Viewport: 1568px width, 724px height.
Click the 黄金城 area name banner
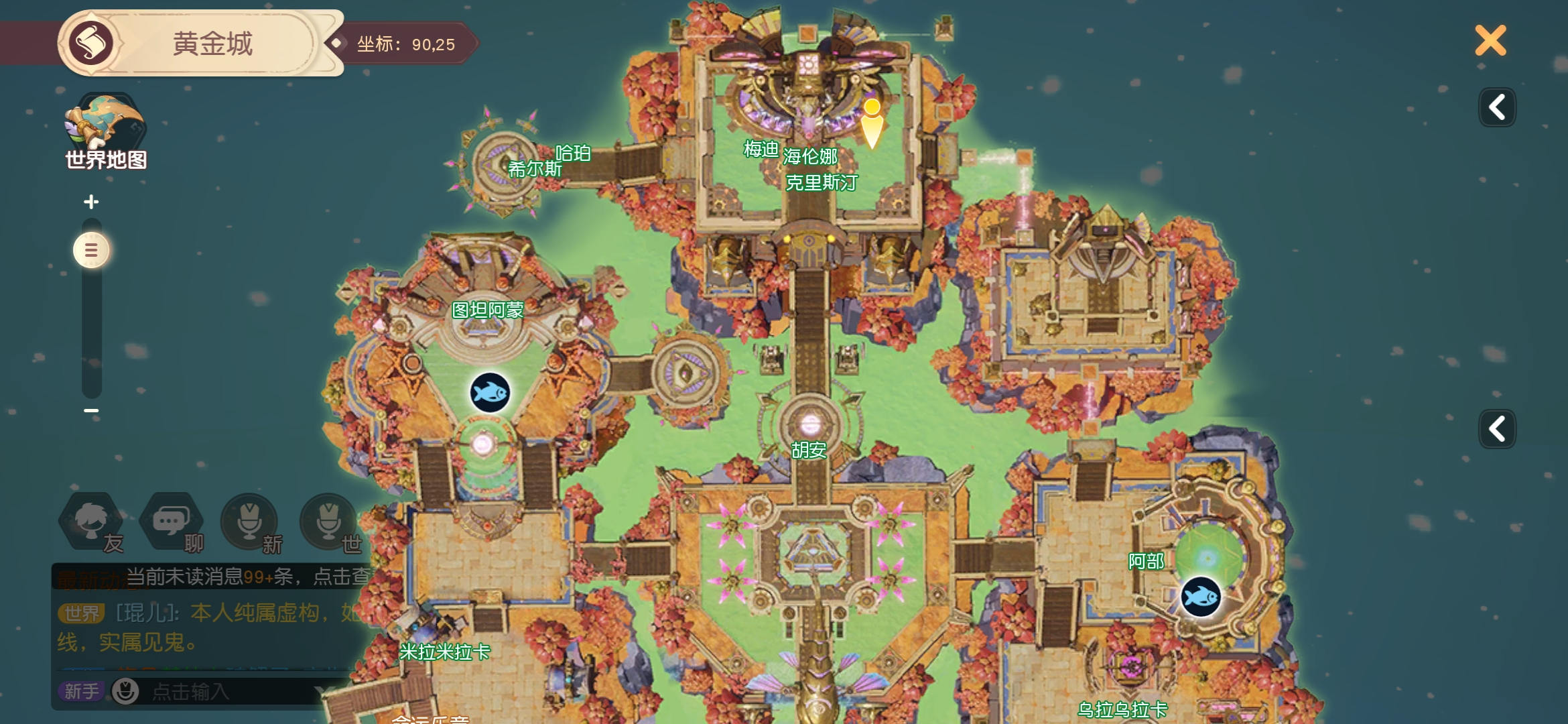click(212, 44)
